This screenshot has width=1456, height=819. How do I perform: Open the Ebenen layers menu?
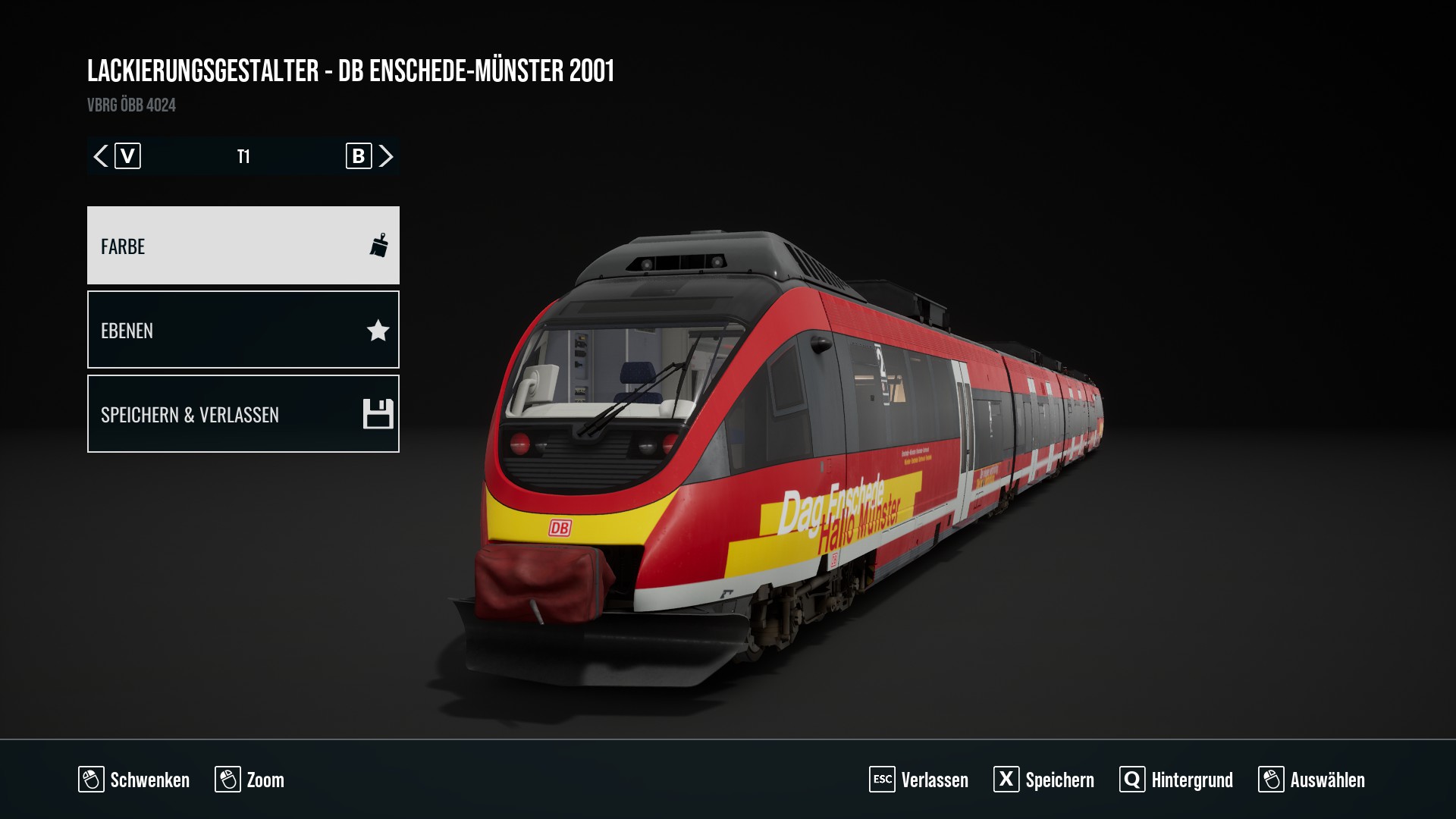[243, 330]
